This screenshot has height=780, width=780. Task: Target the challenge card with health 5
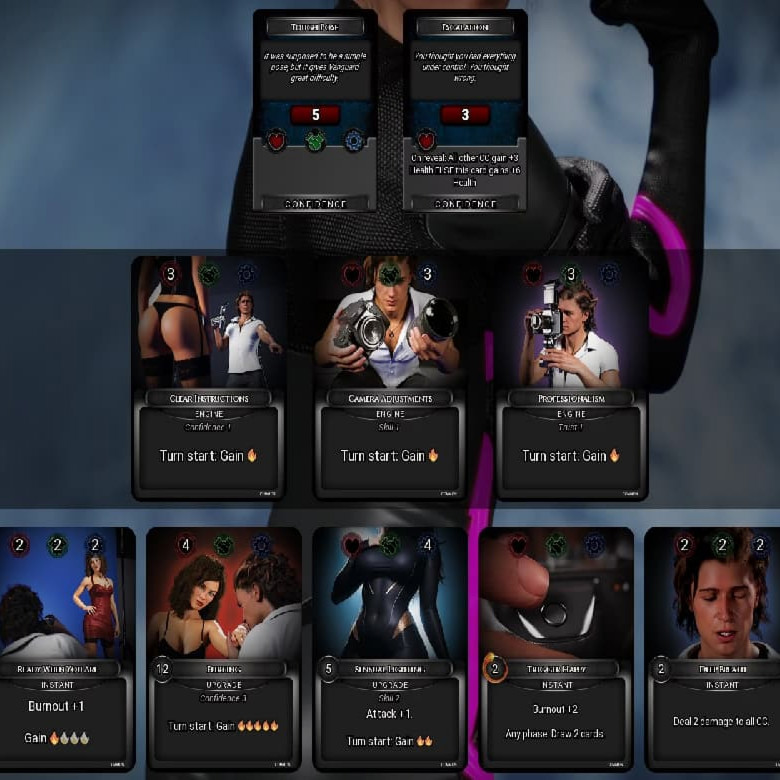coord(315,110)
